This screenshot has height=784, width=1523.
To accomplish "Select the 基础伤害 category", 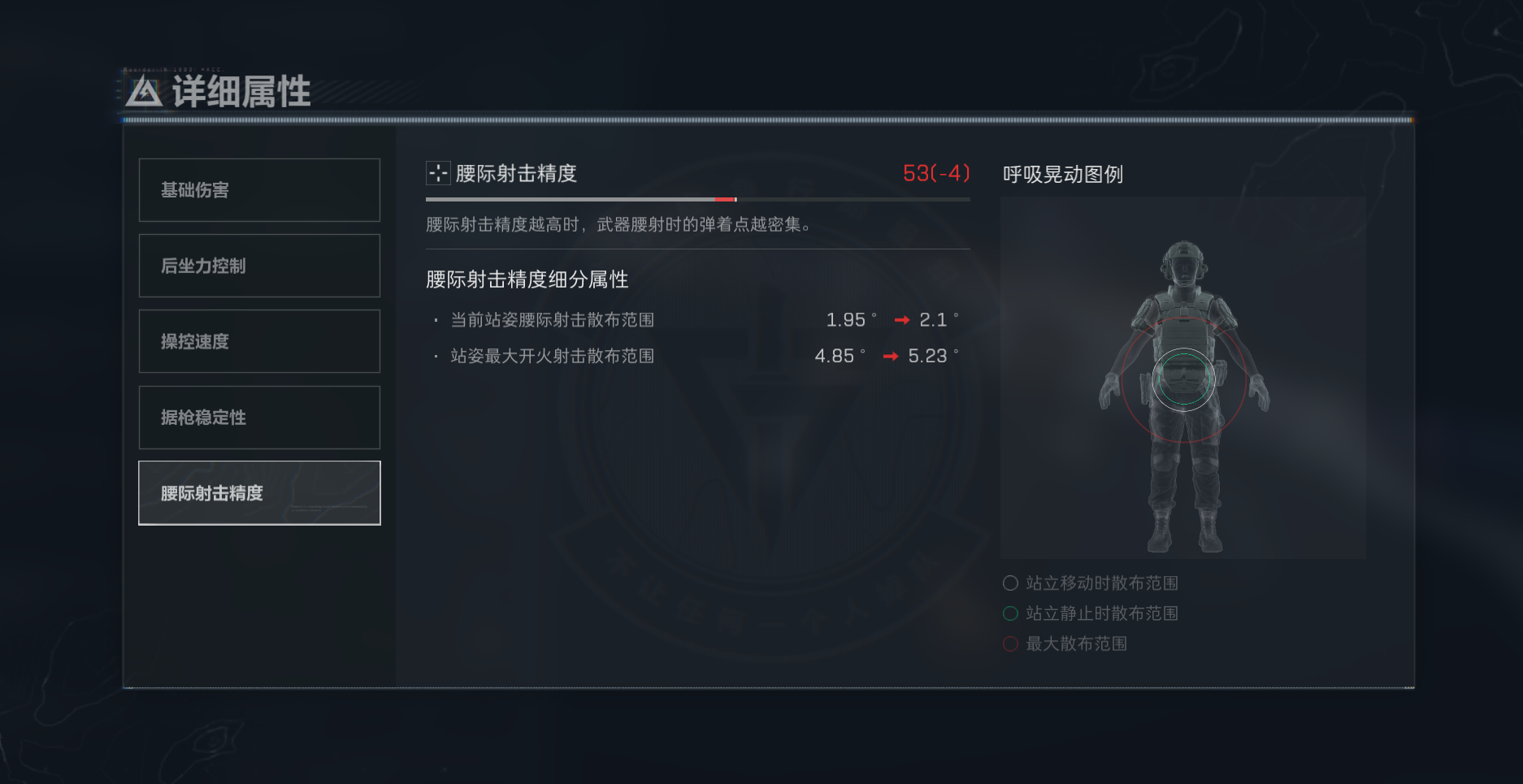I will click(259, 190).
